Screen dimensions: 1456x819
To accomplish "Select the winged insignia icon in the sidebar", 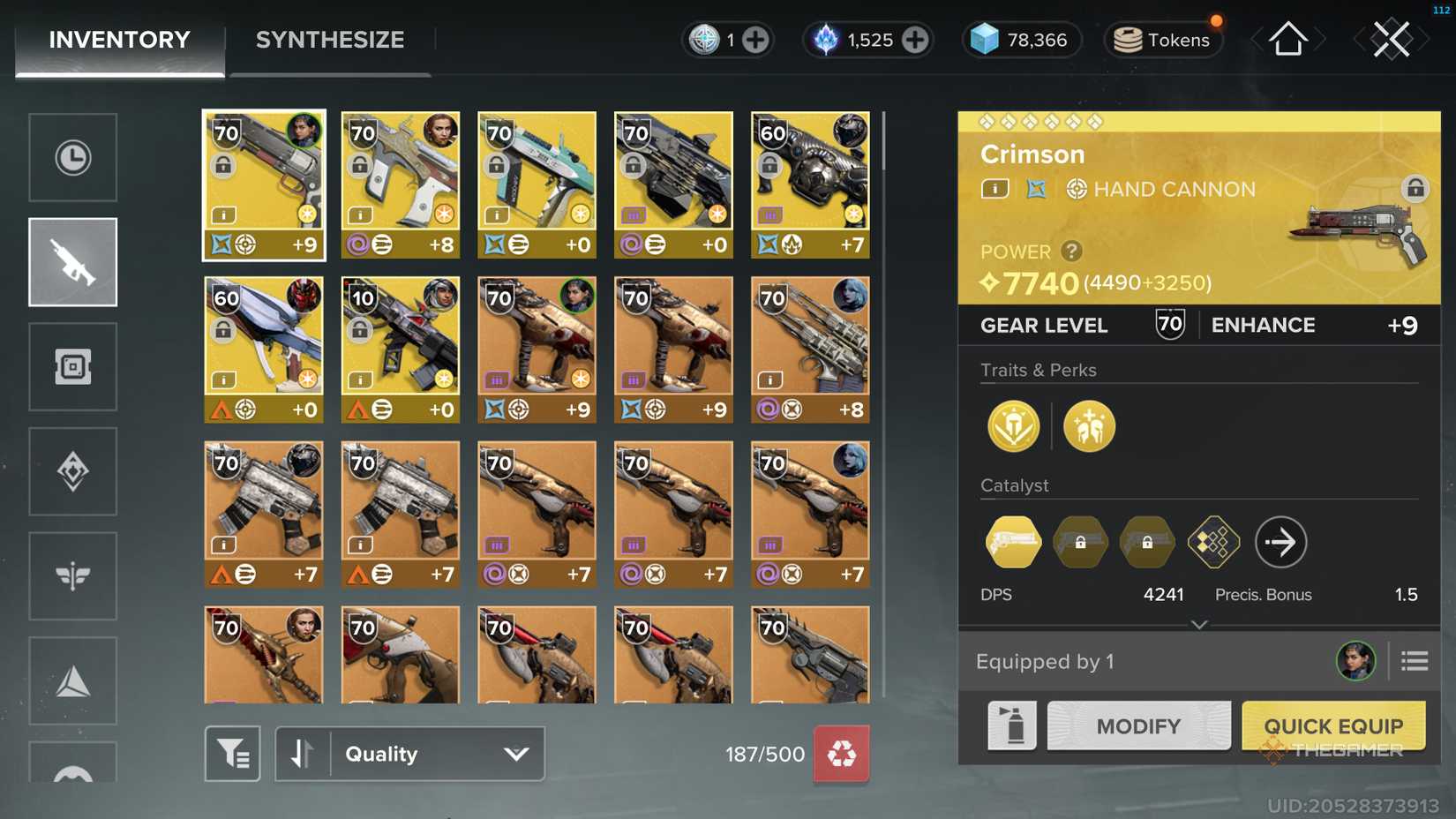I will 73,575.
